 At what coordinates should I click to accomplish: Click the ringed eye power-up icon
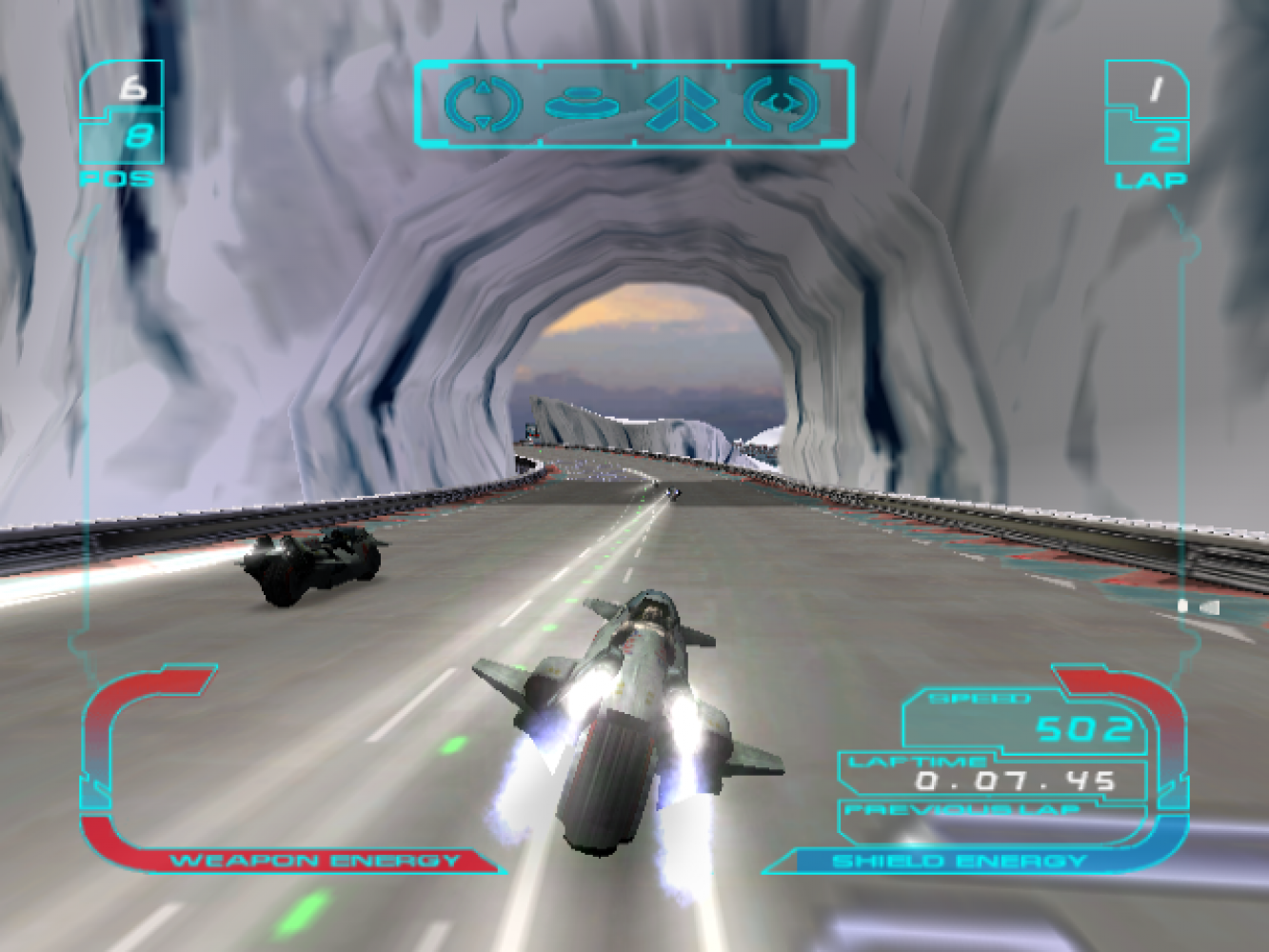[x=781, y=104]
